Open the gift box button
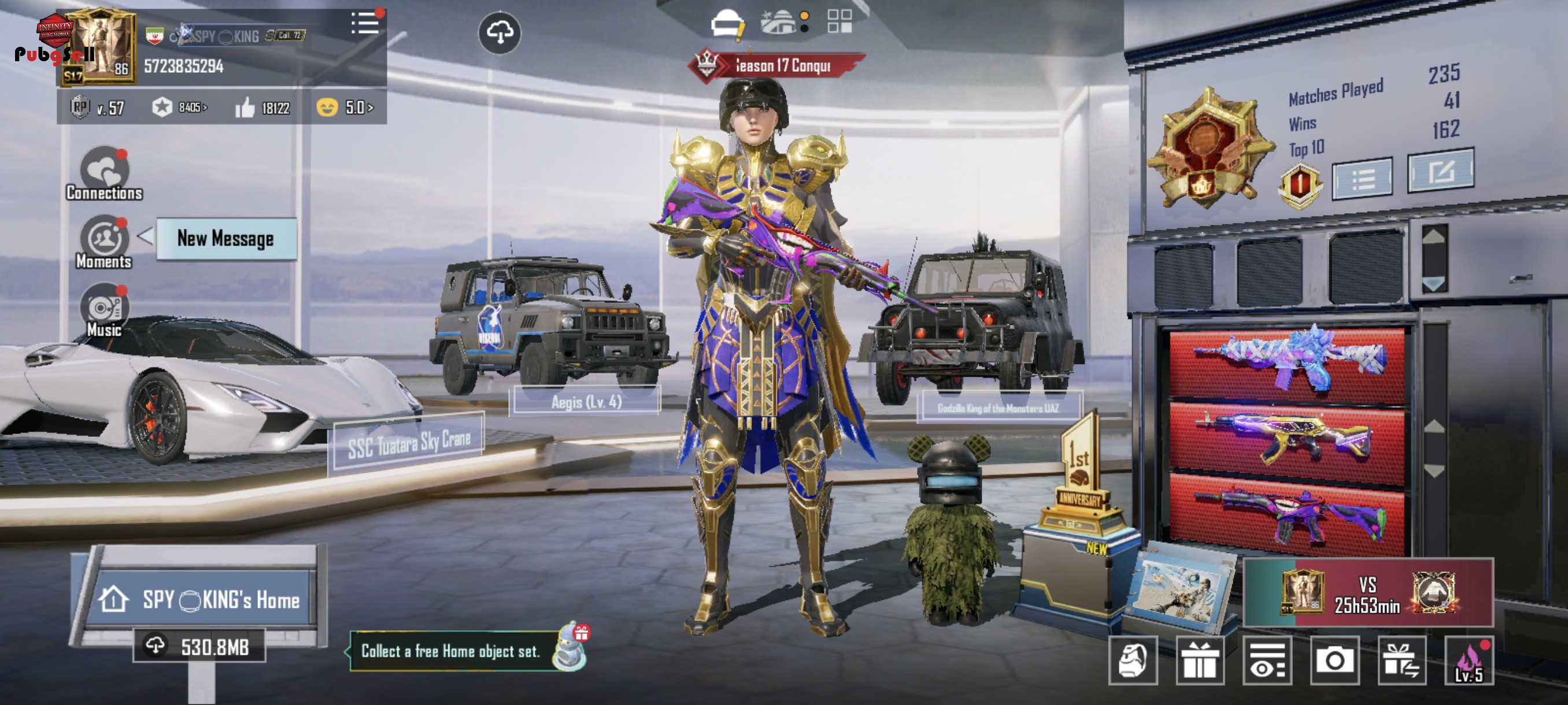 pos(1199,661)
